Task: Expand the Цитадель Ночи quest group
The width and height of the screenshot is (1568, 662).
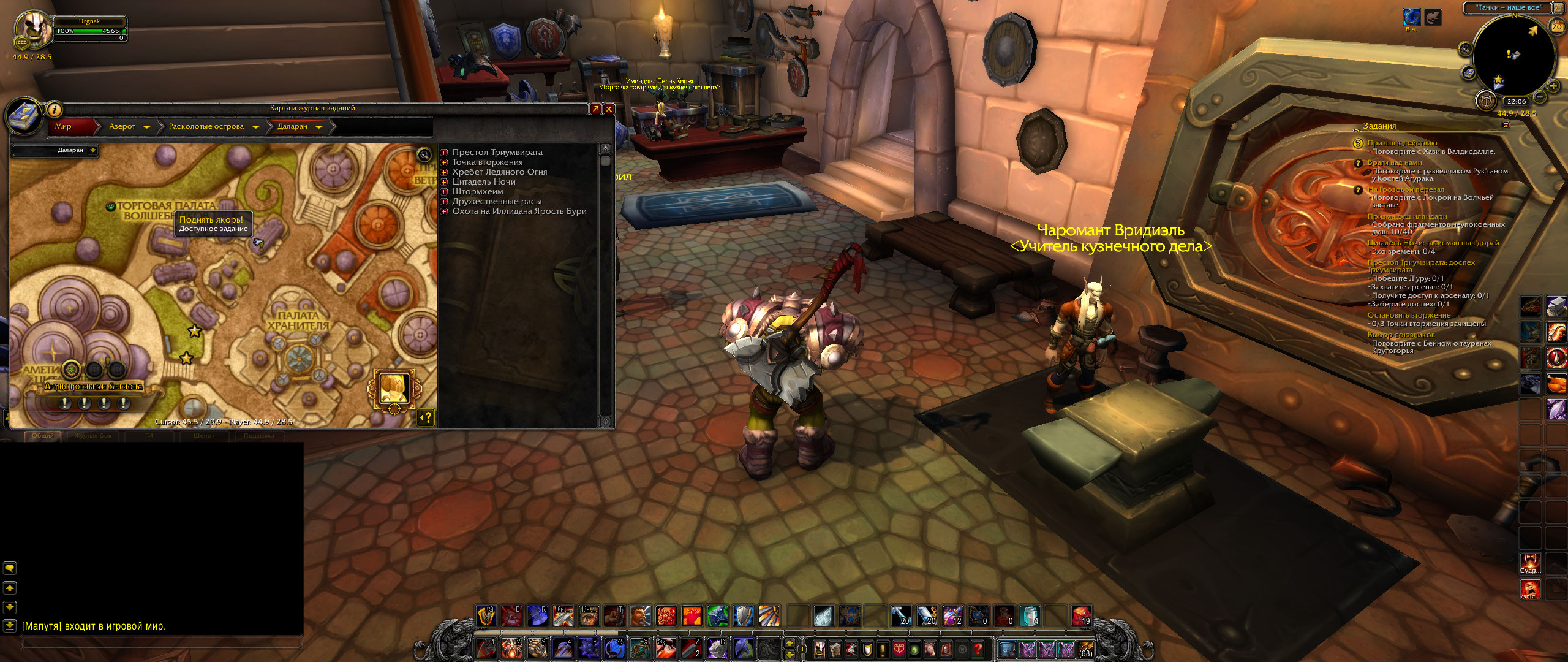Action: coord(444,182)
